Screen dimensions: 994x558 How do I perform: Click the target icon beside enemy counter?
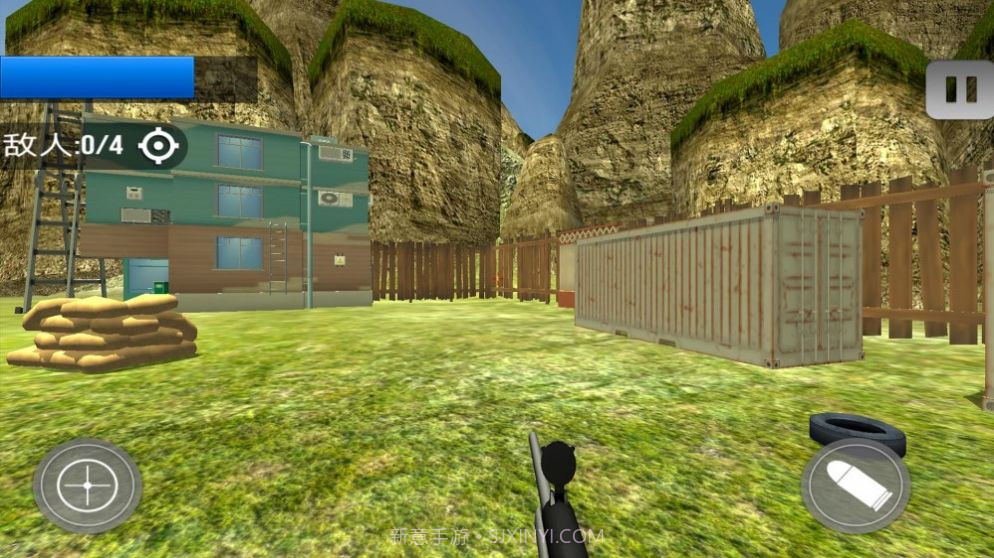pyautogui.click(x=158, y=146)
